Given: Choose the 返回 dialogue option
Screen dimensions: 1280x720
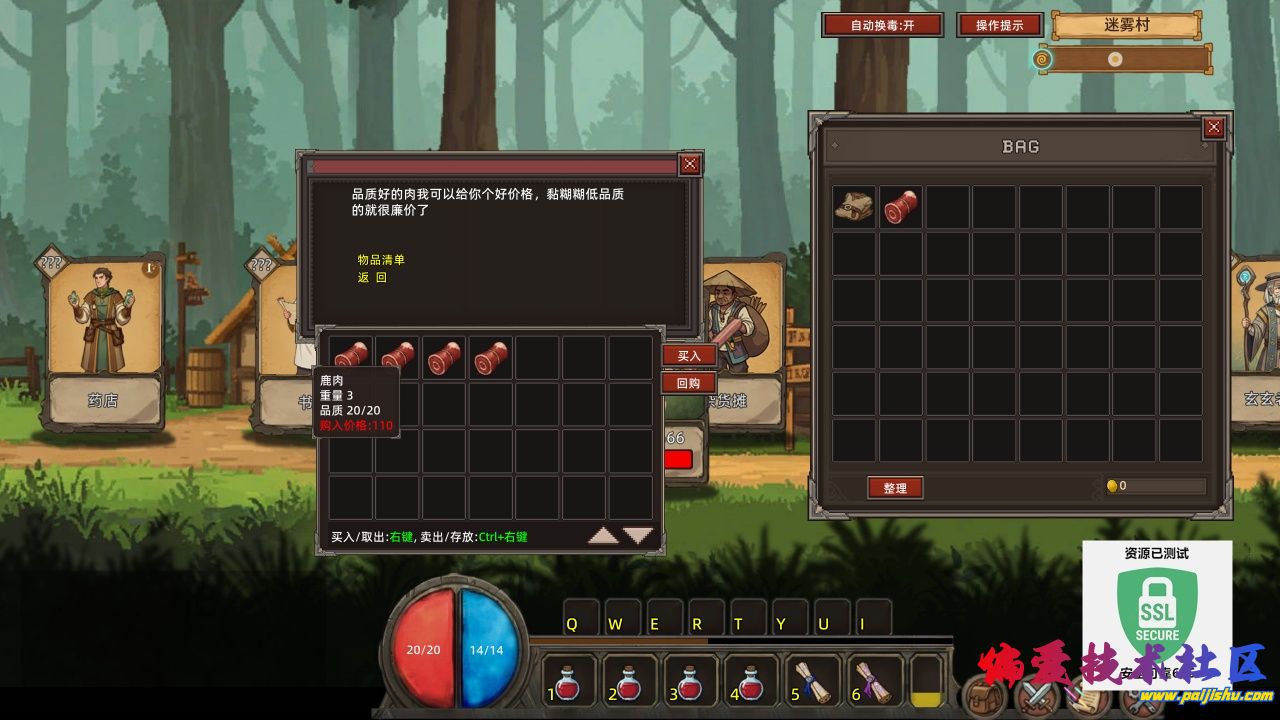Looking at the screenshot, I should pyautogui.click(x=372, y=278).
